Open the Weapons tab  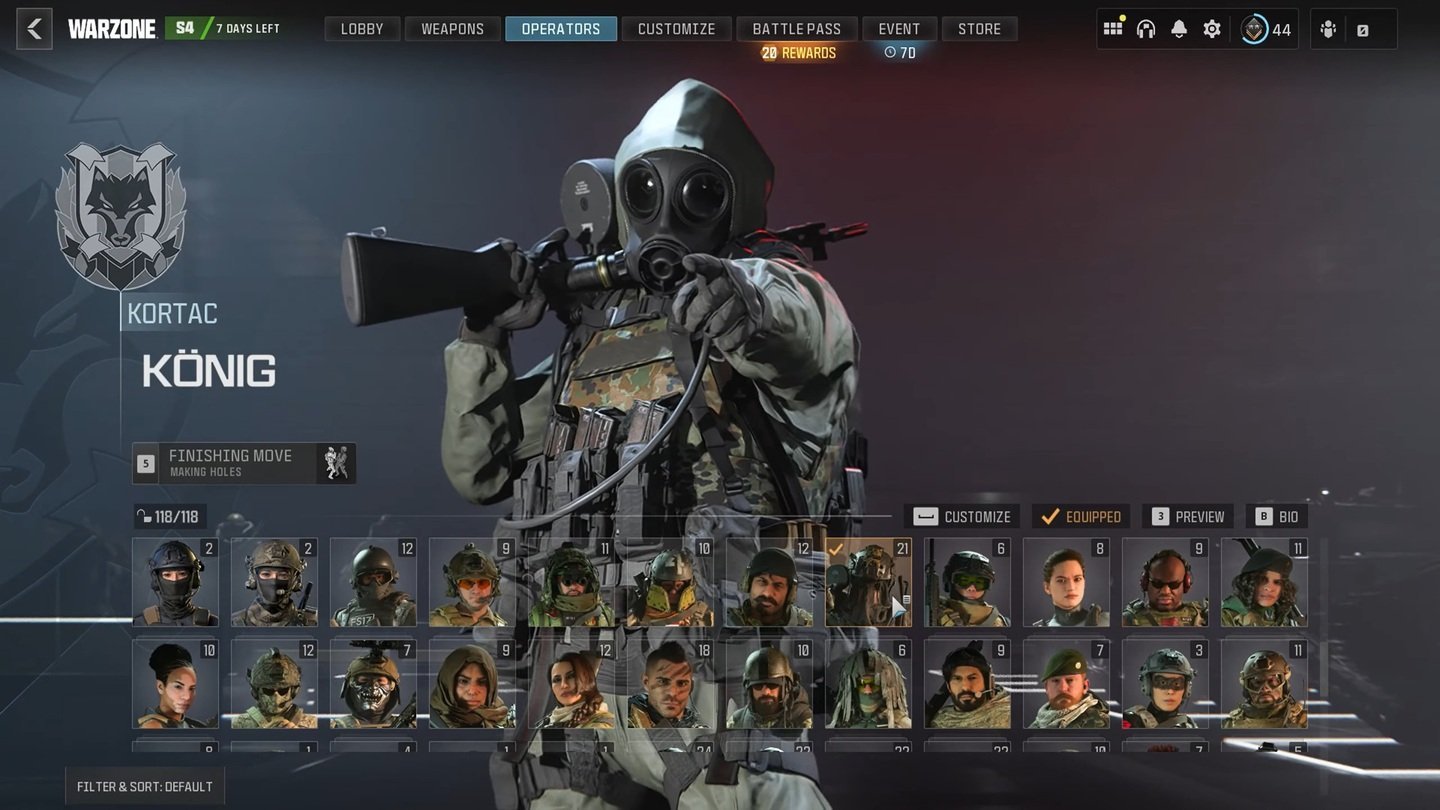click(x=452, y=29)
